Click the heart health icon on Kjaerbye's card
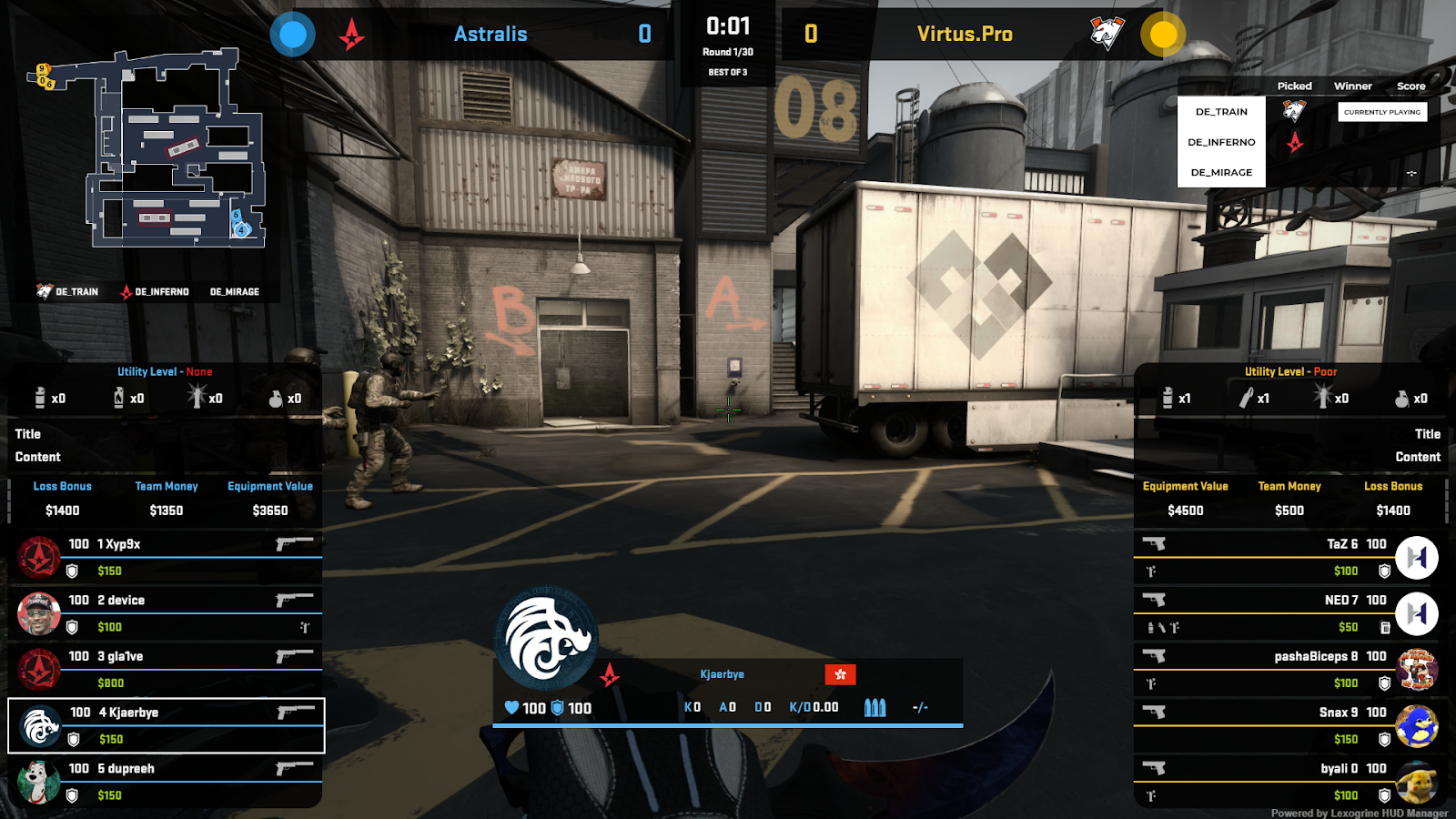This screenshot has height=819, width=1456. click(x=512, y=708)
